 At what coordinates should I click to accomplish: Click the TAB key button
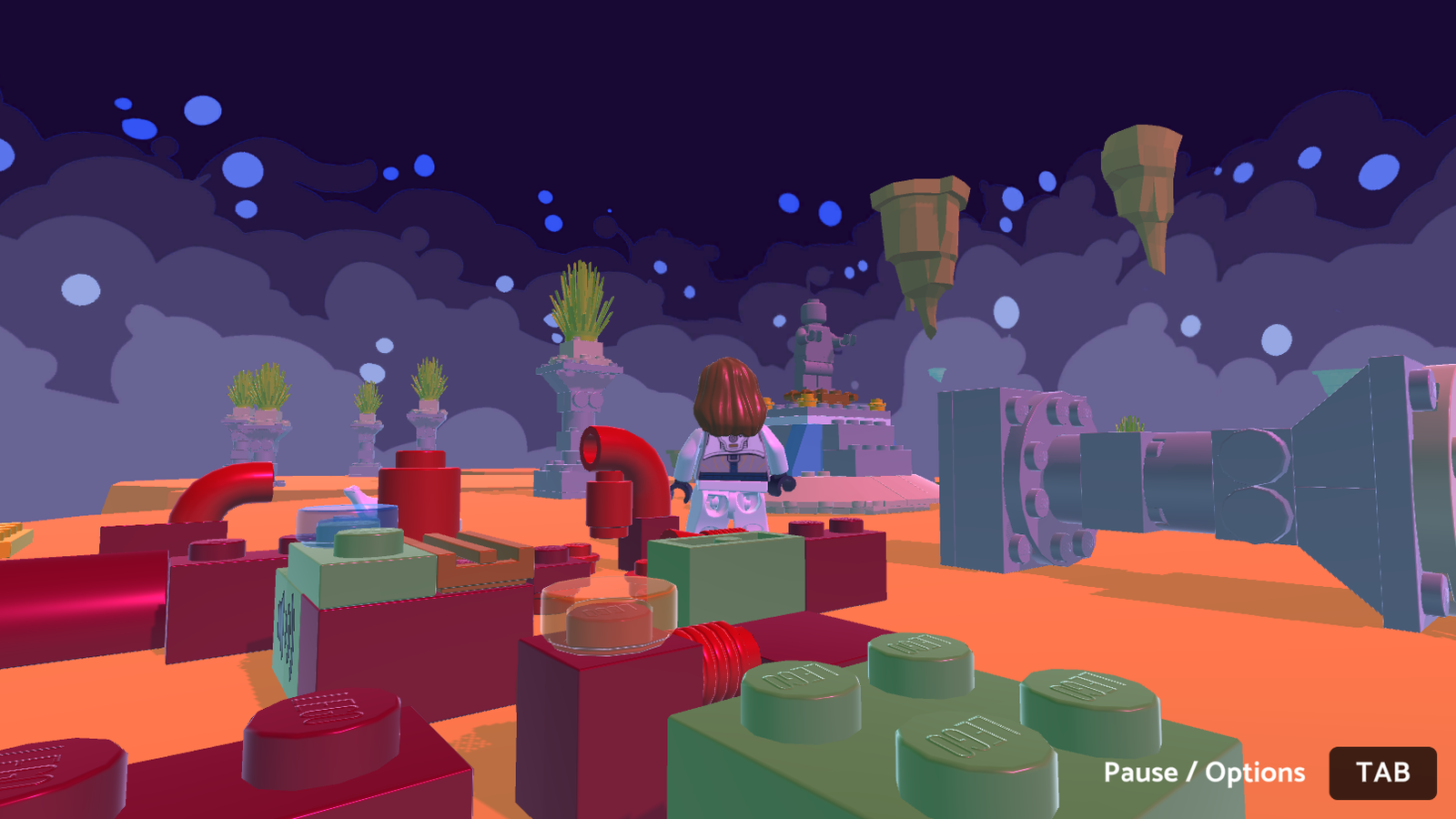click(x=1382, y=773)
